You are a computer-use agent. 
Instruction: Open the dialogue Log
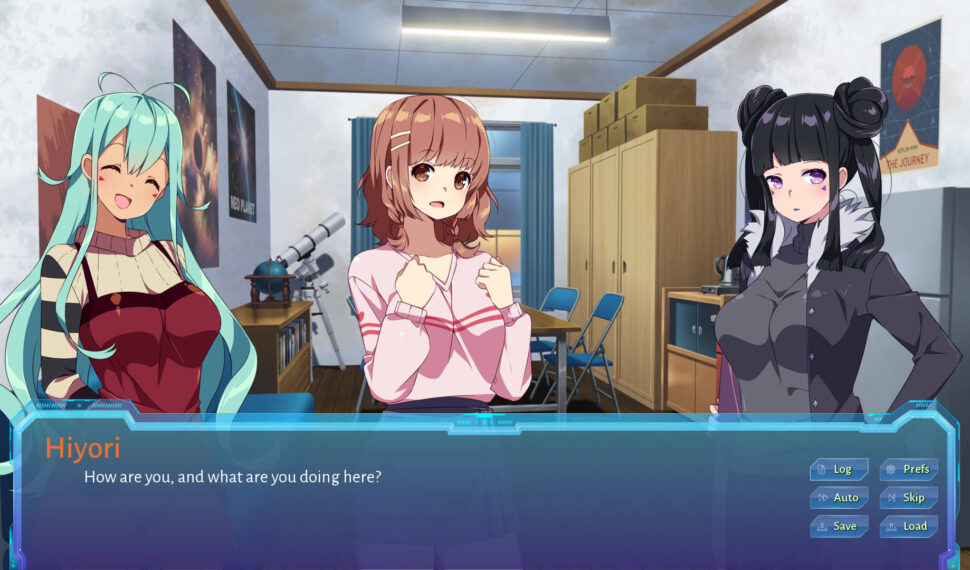[839, 469]
